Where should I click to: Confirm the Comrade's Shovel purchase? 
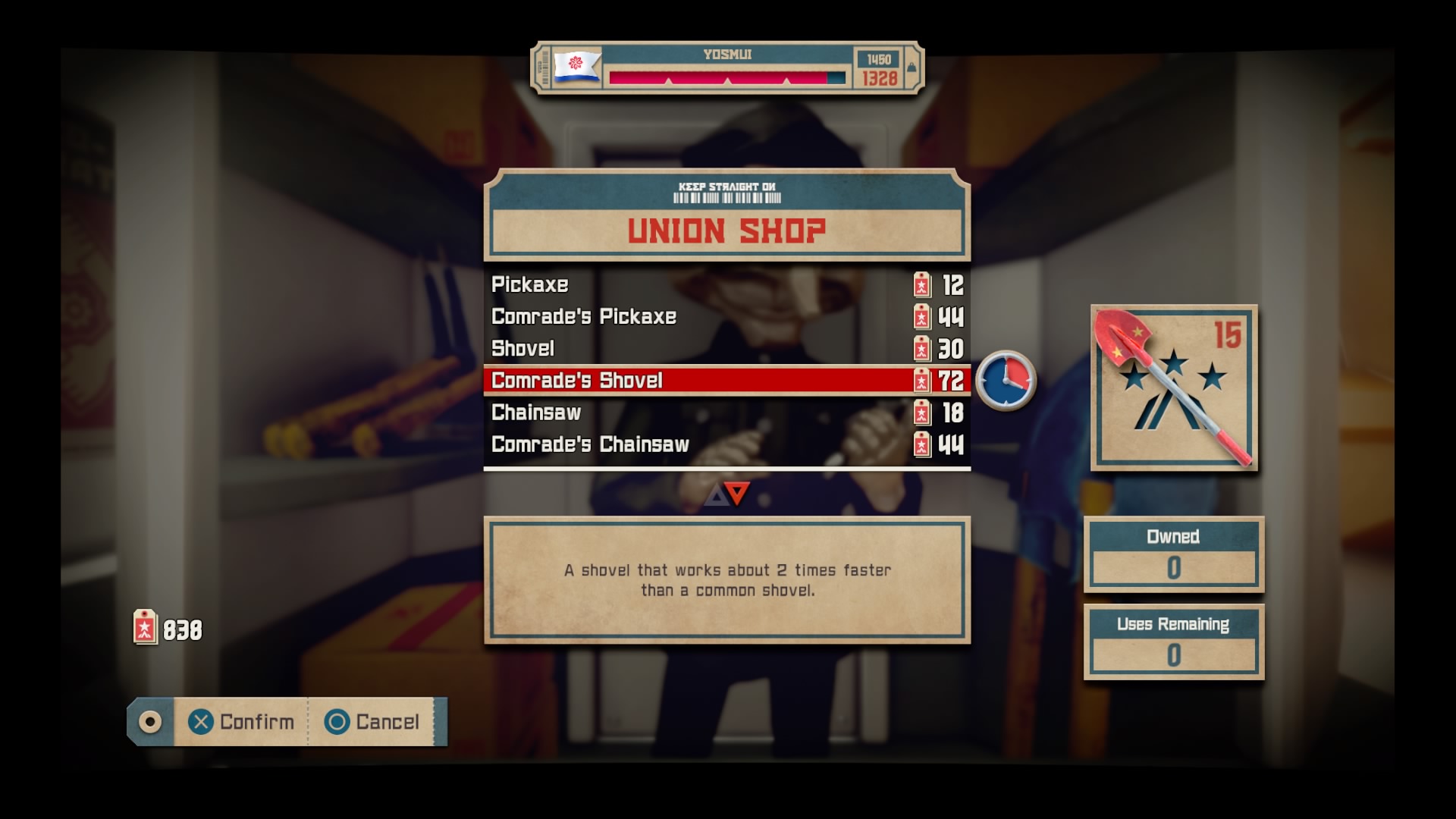click(x=240, y=722)
